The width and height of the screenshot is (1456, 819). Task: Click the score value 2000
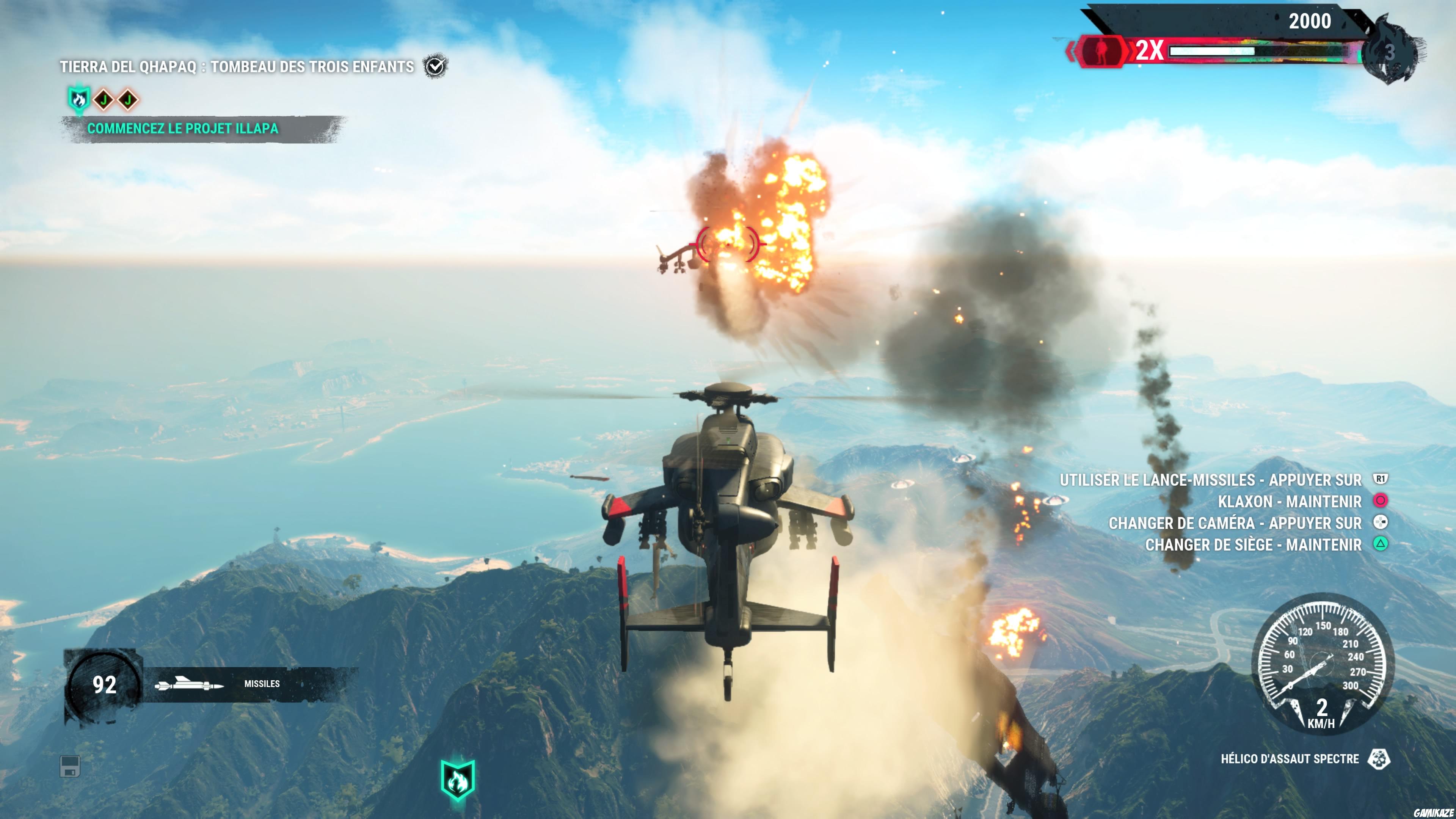(x=1310, y=21)
